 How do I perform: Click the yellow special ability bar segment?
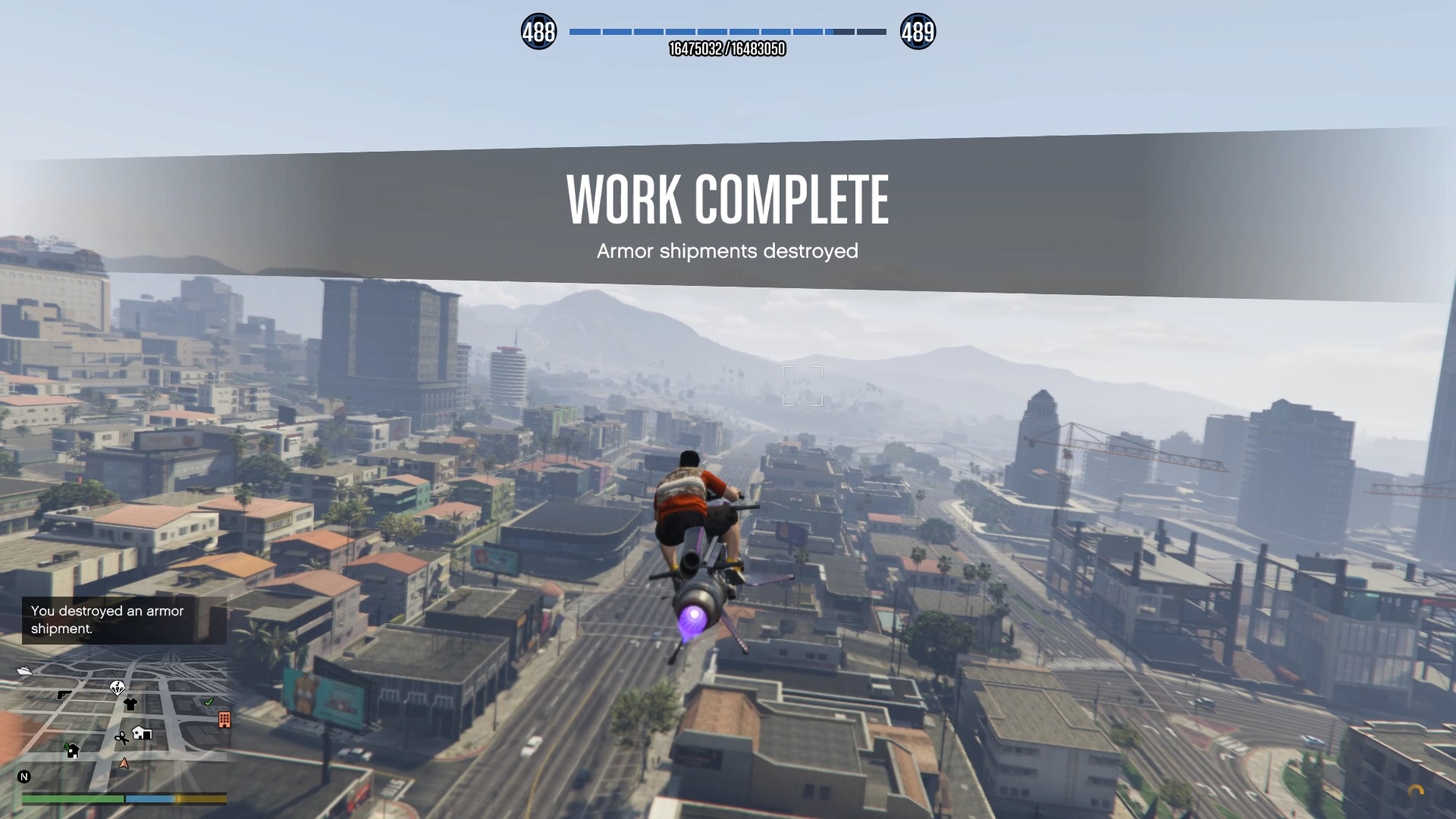199,798
